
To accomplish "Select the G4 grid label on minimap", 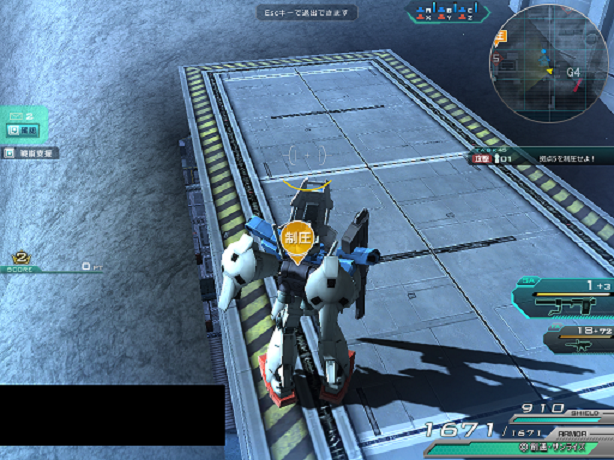I will [x=573, y=72].
